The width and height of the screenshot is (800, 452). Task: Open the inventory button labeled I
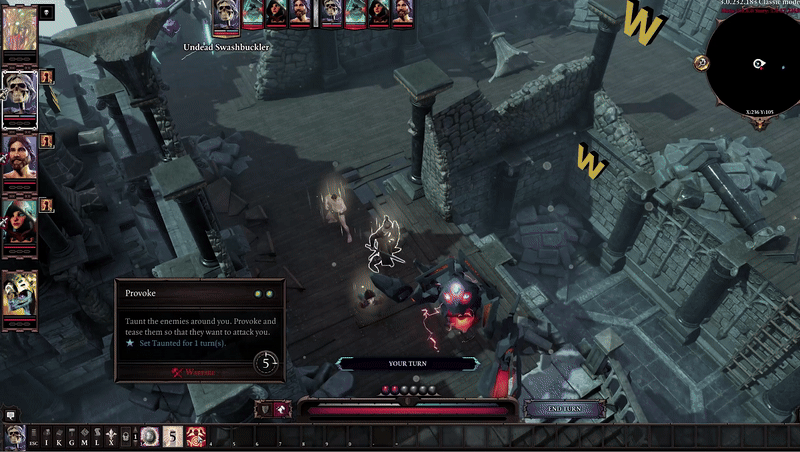tap(46, 438)
